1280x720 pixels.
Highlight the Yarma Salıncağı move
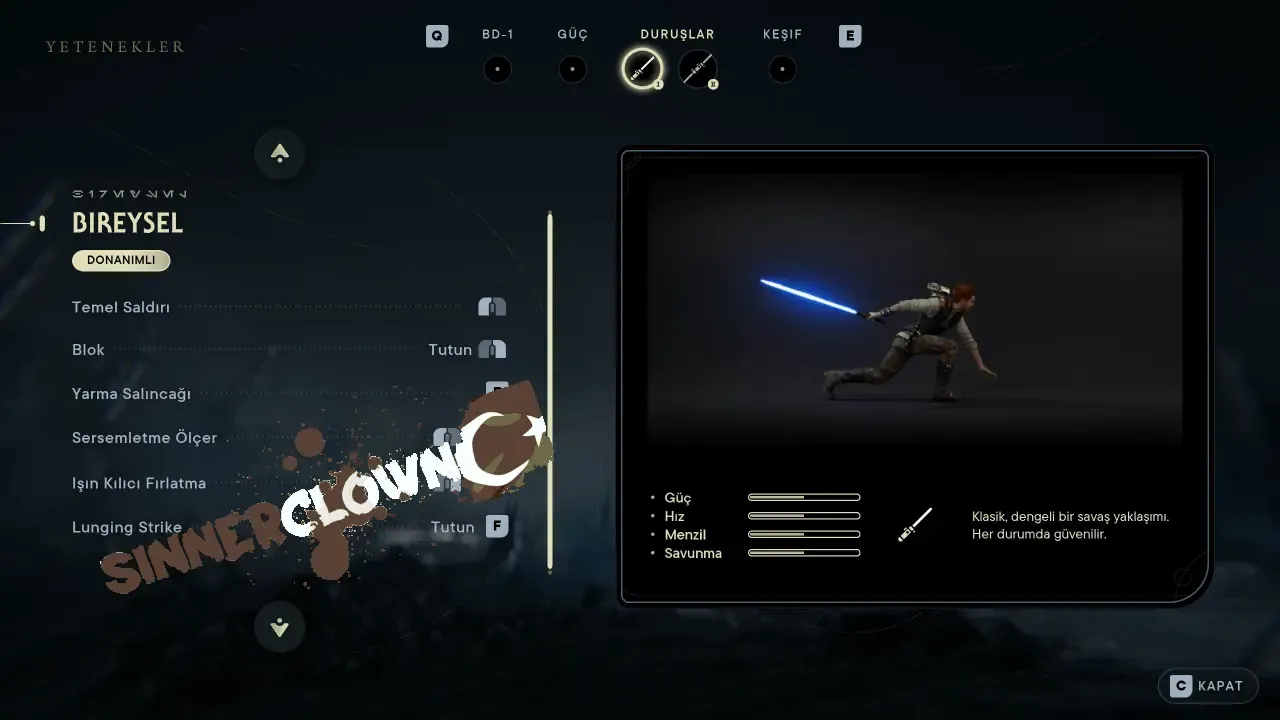coord(131,394)
